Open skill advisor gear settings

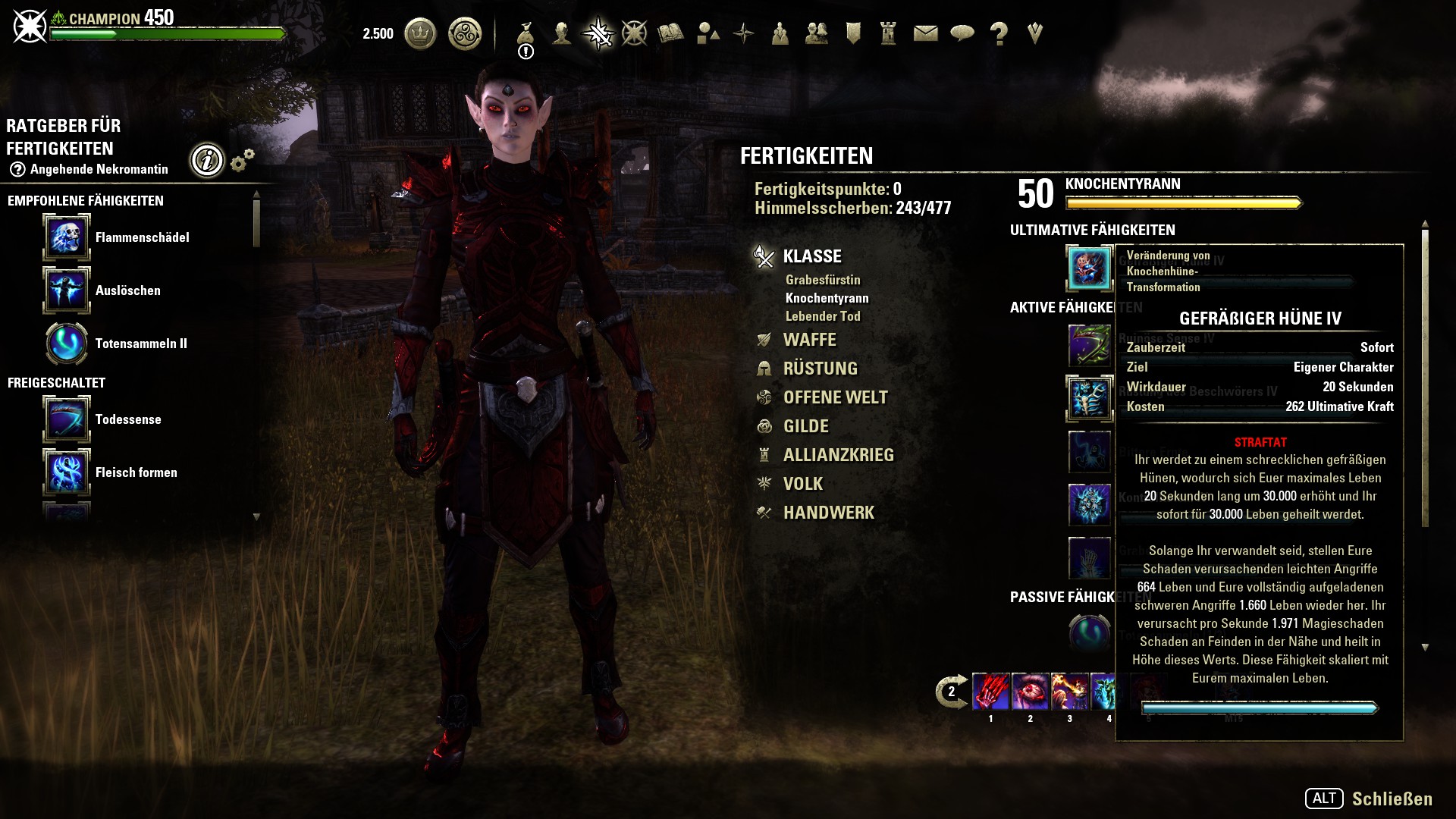(x=242, y=160)
